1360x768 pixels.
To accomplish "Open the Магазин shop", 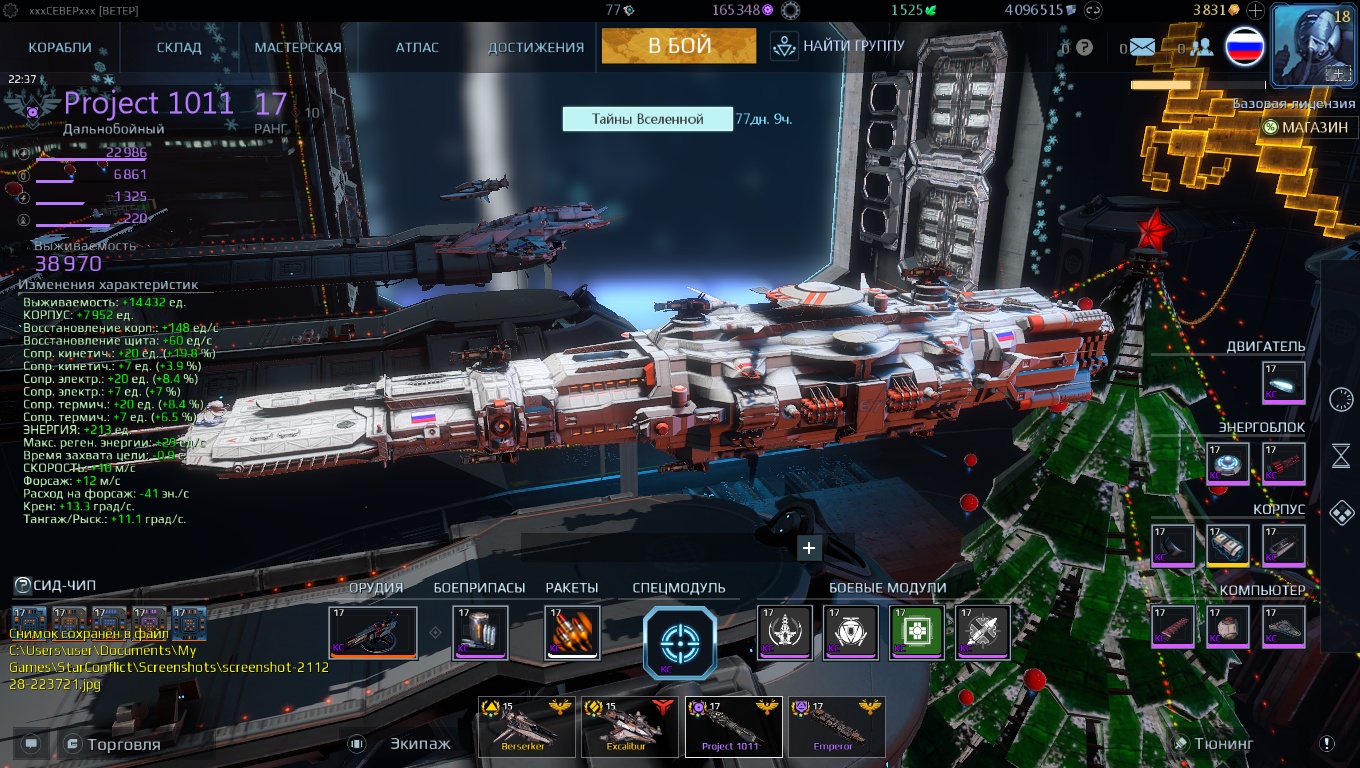I will [x=1307, y=127].
